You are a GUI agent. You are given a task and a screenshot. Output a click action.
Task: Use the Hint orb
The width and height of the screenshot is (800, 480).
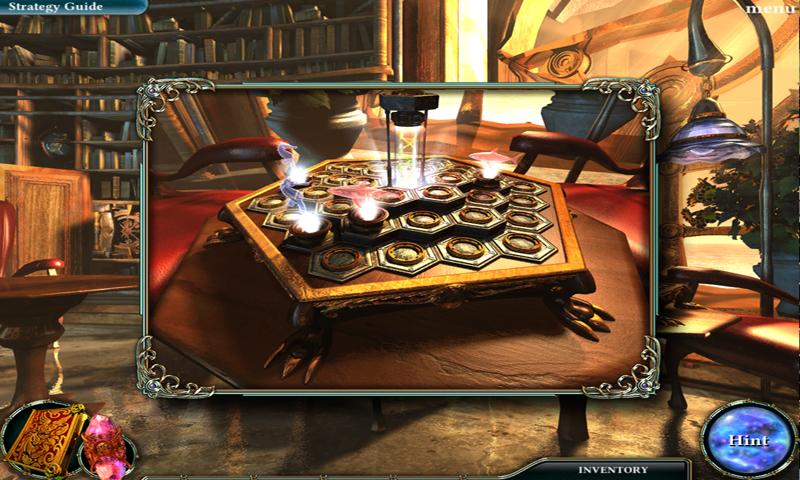pyautogui.click(x=747, y=440)
